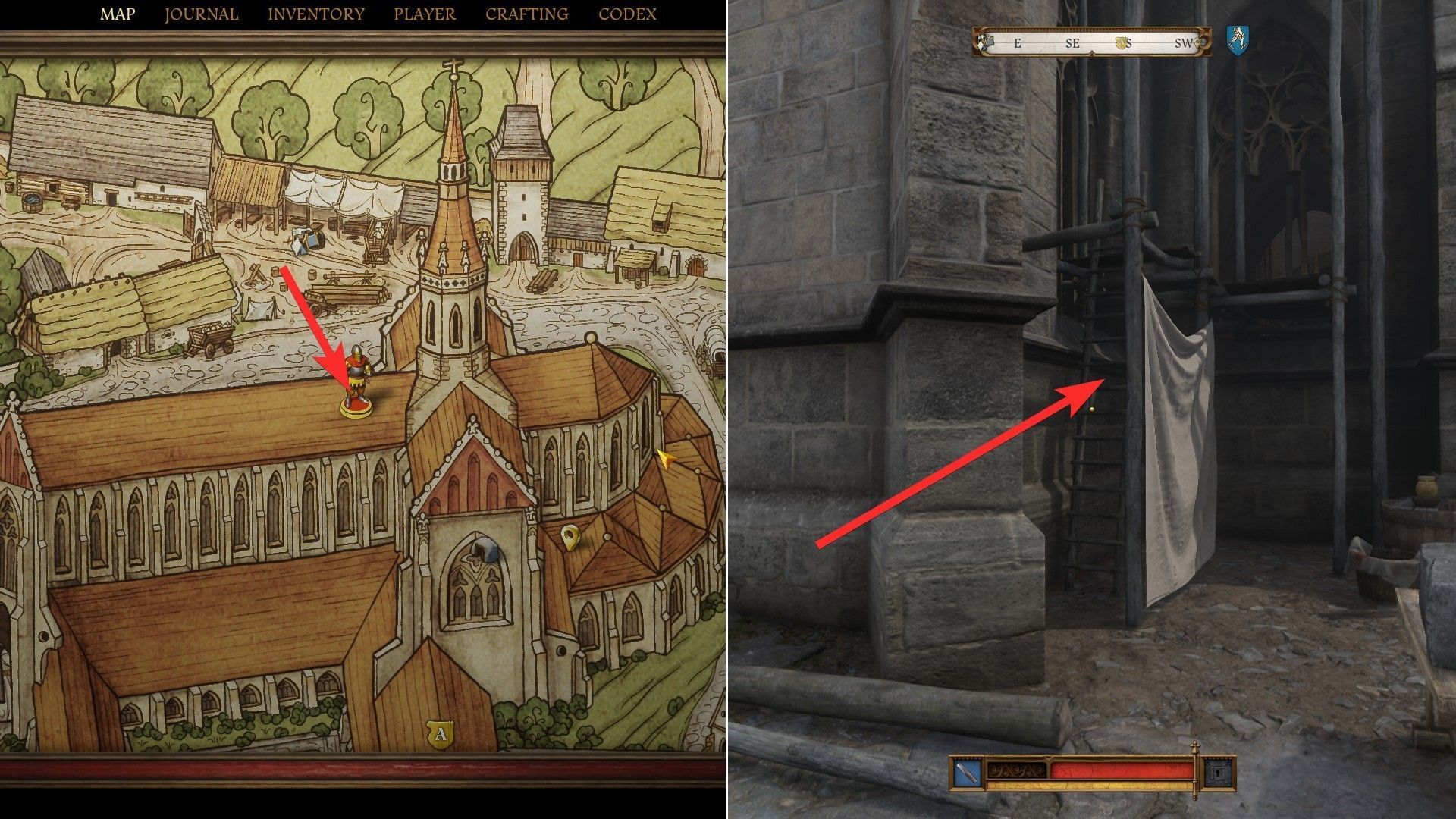Open the CRAFTING screen
This screenshot has width=1456, height=819.
529,13
